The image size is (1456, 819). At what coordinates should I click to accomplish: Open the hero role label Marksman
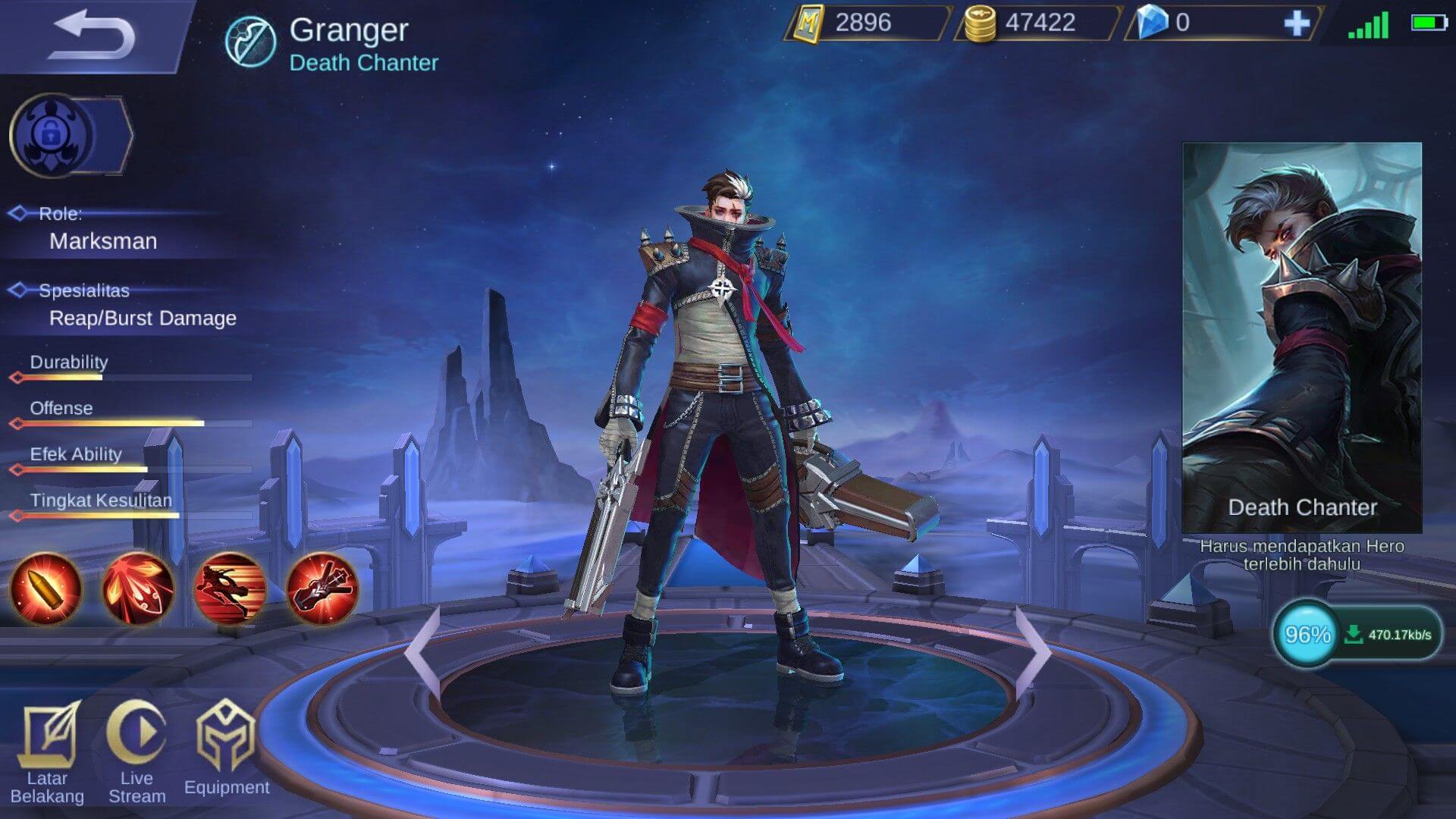(102, 241)
